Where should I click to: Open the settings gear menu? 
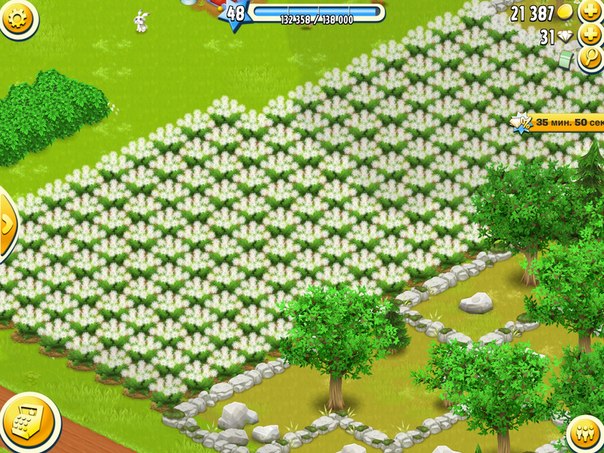coord(16,16)
